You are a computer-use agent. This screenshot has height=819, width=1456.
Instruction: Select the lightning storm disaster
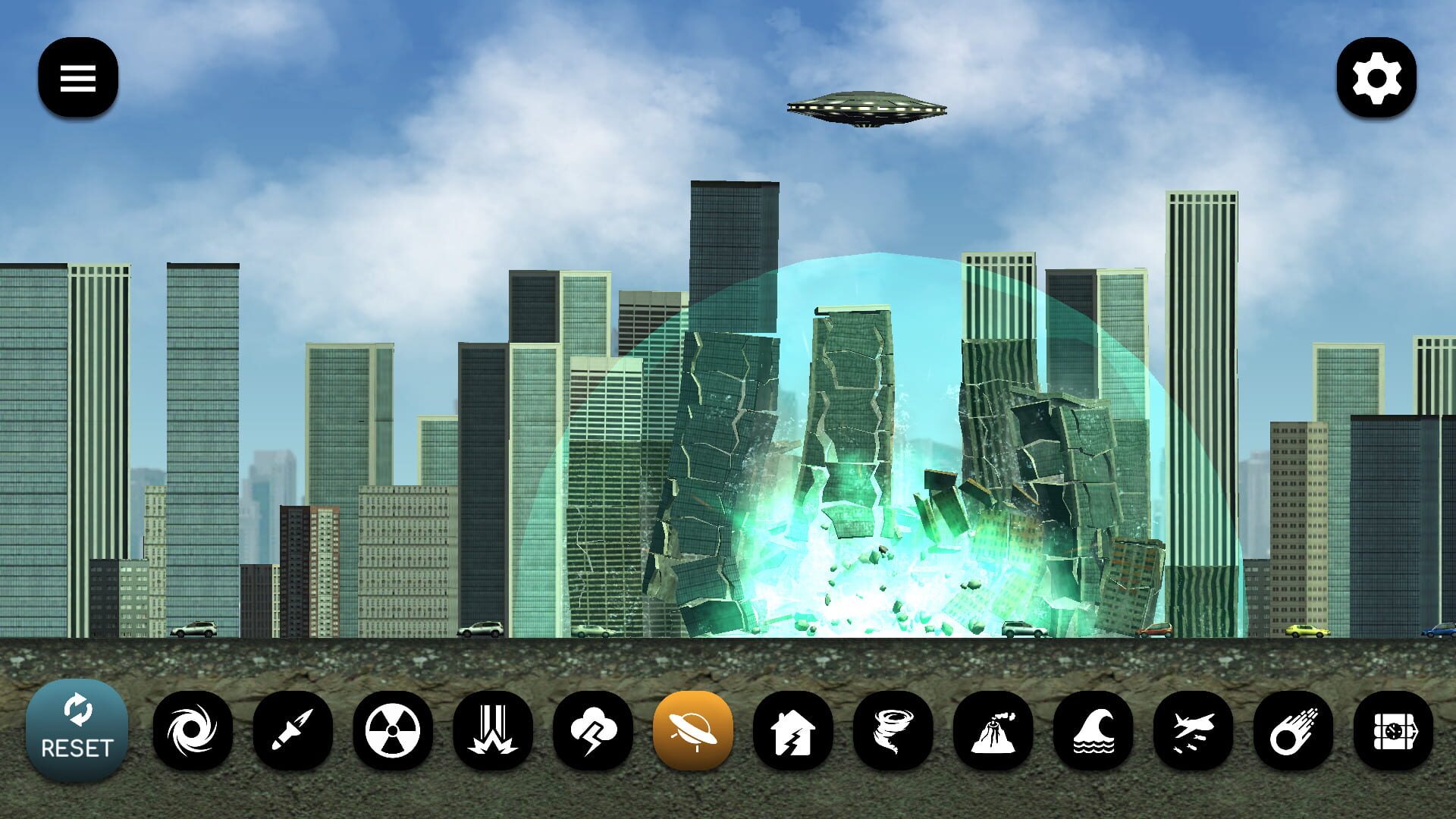click(594, 730)
